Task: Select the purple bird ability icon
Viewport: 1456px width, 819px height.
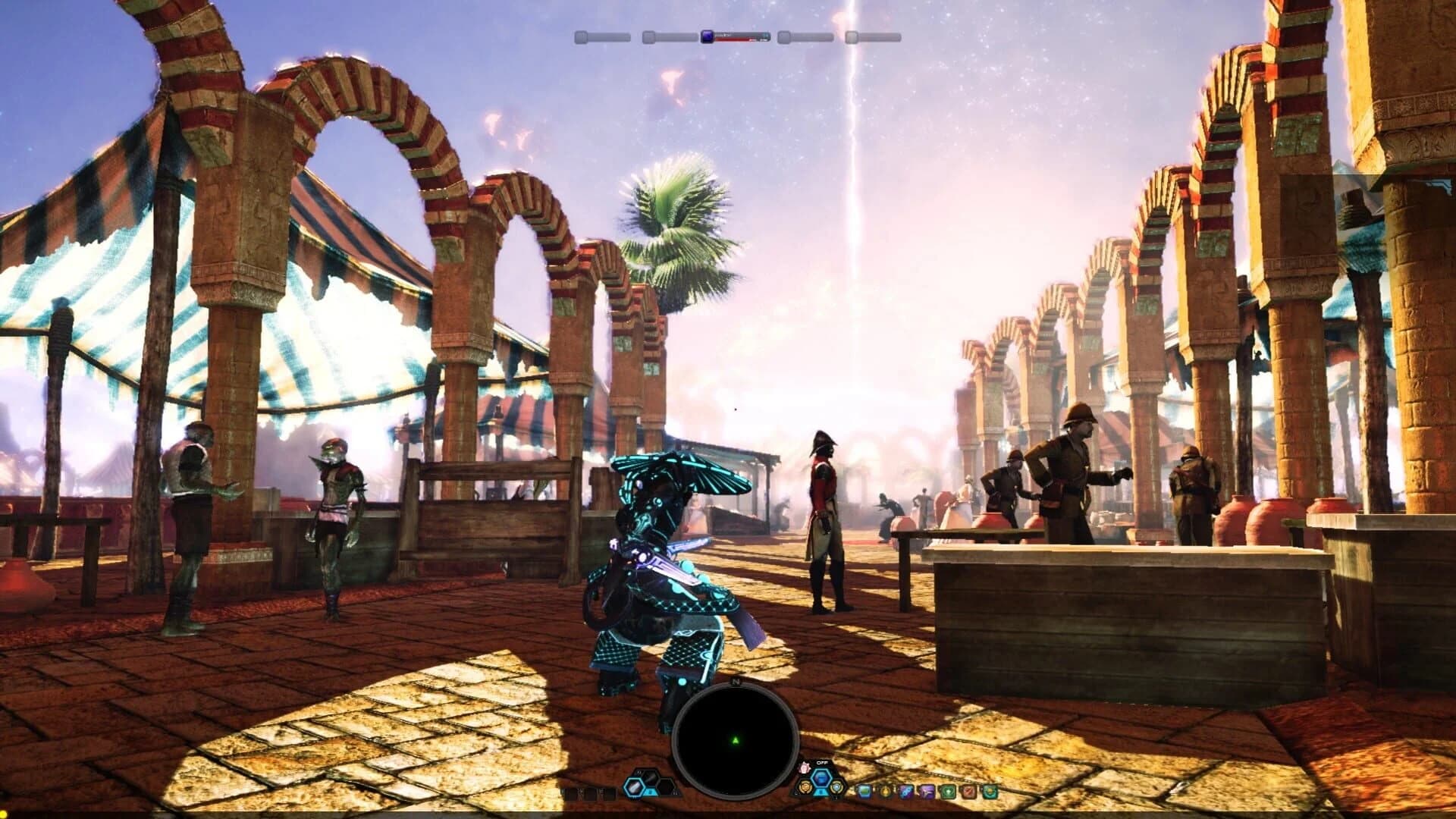Action: click(927, 792)
